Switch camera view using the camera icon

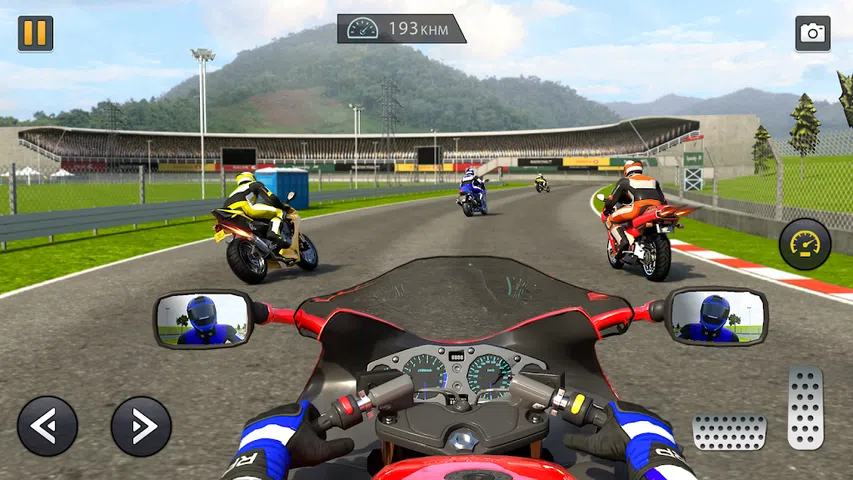point(812,34)
